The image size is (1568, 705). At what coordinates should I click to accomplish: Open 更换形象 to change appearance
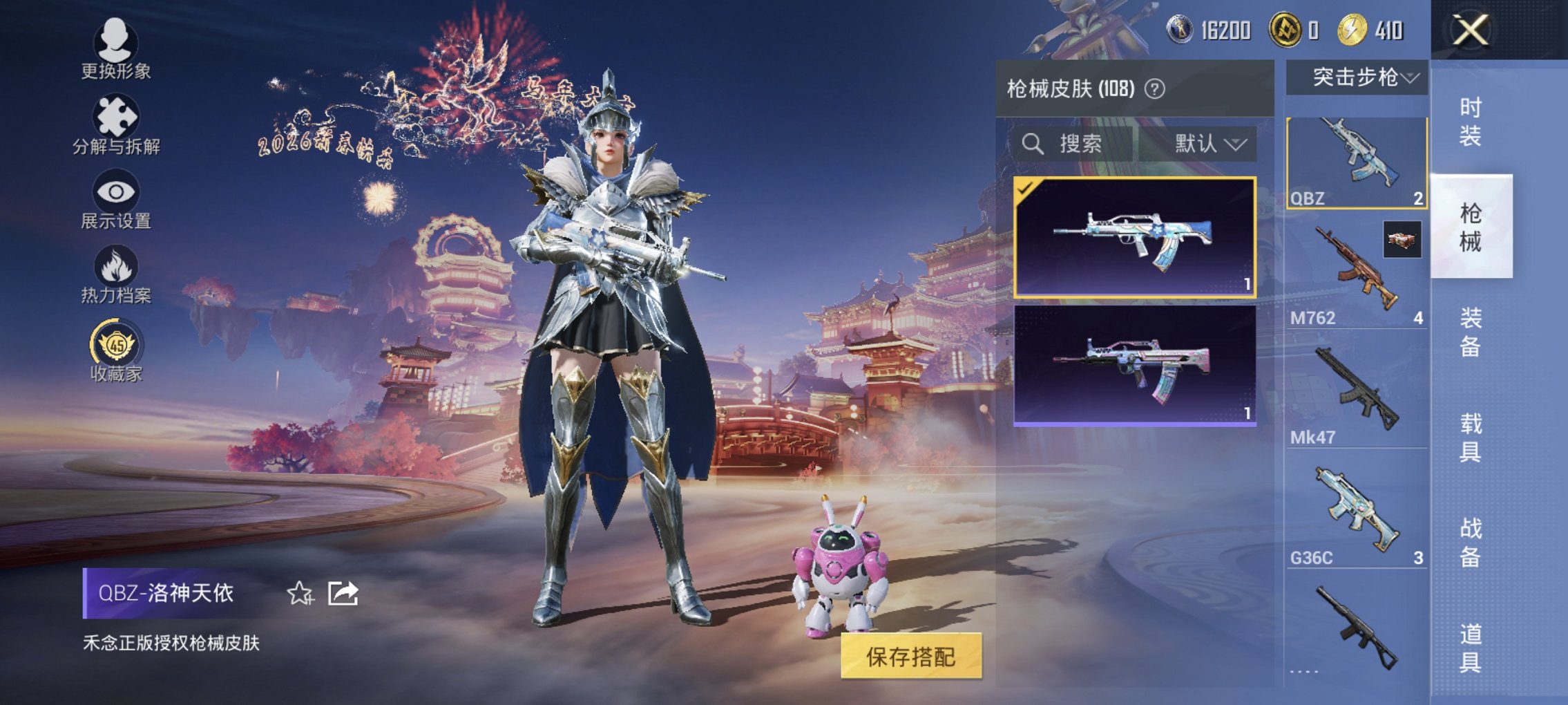[116, 44]
